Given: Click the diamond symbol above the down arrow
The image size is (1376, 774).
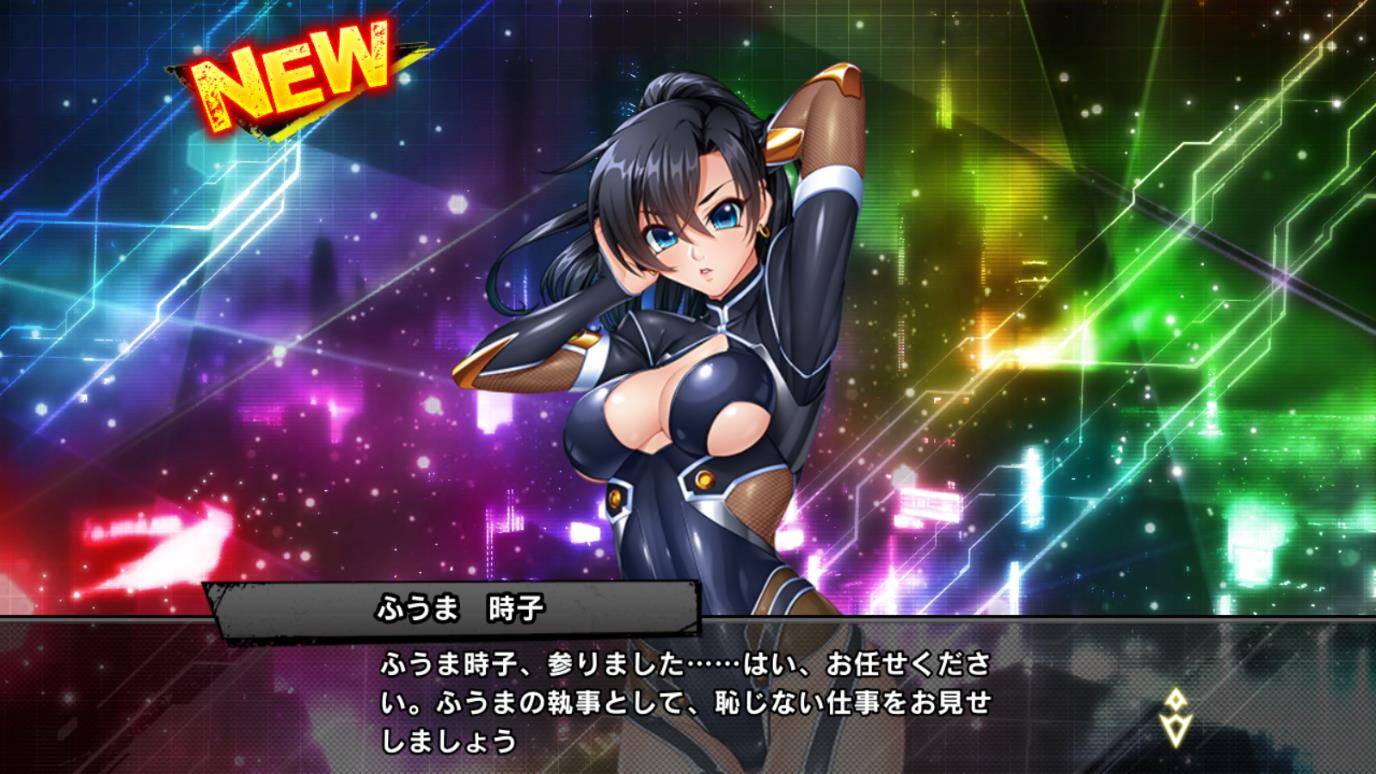Looking at the screenshot, I should (x=1176, y=698).
